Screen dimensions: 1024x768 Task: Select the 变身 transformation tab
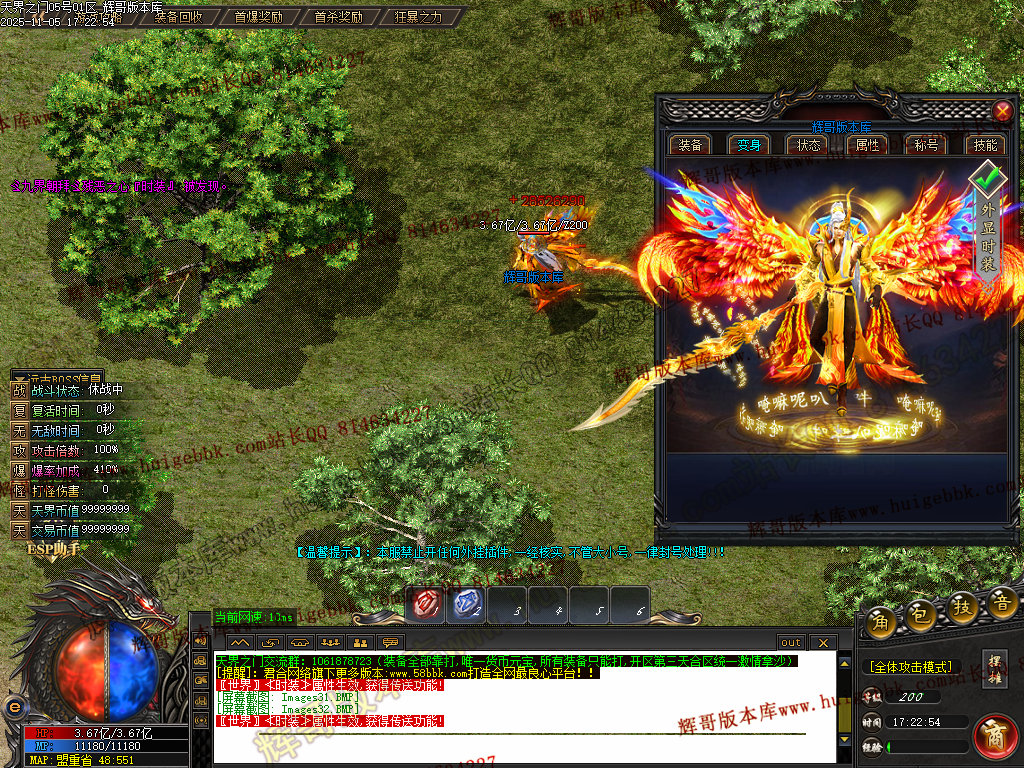coord(749,144)
